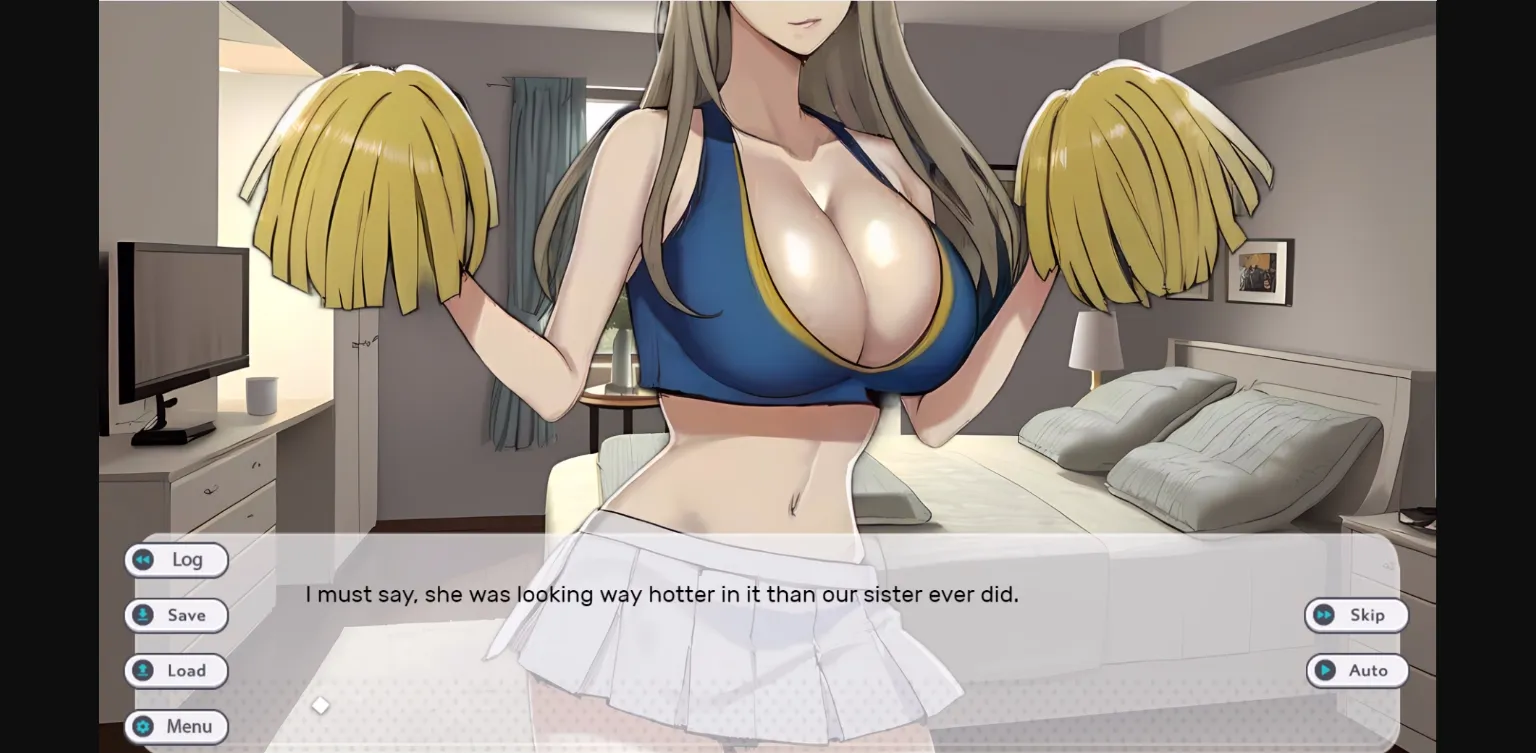
Task: Open the game Menu screen
Action: (x=176, y=726)
